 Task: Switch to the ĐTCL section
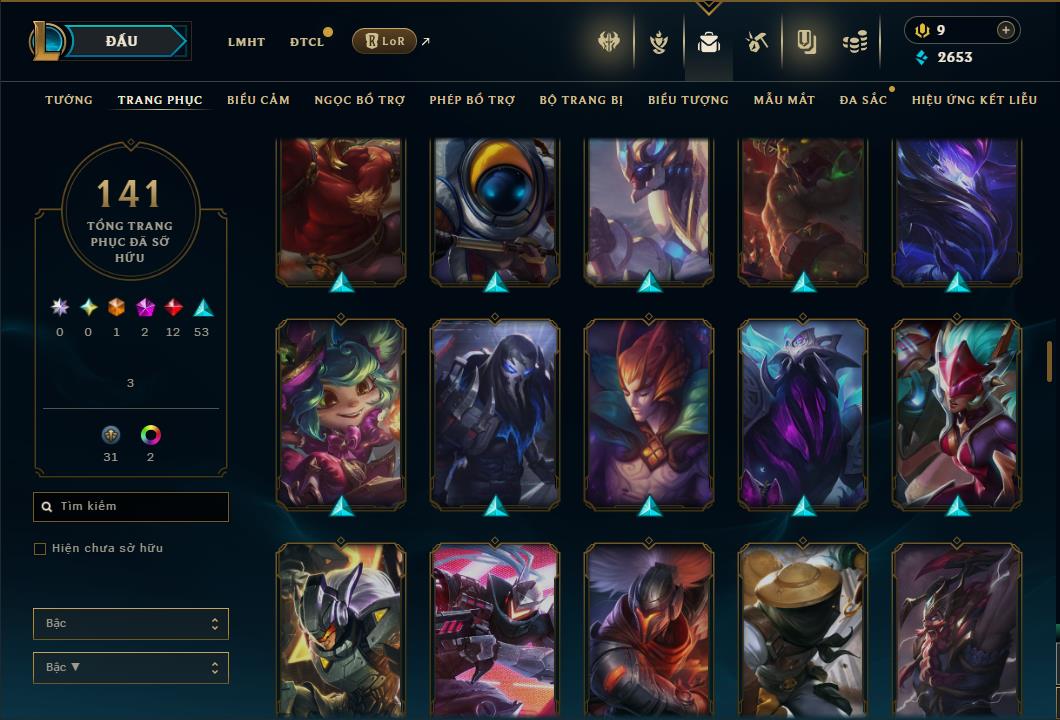coord(307,42)
